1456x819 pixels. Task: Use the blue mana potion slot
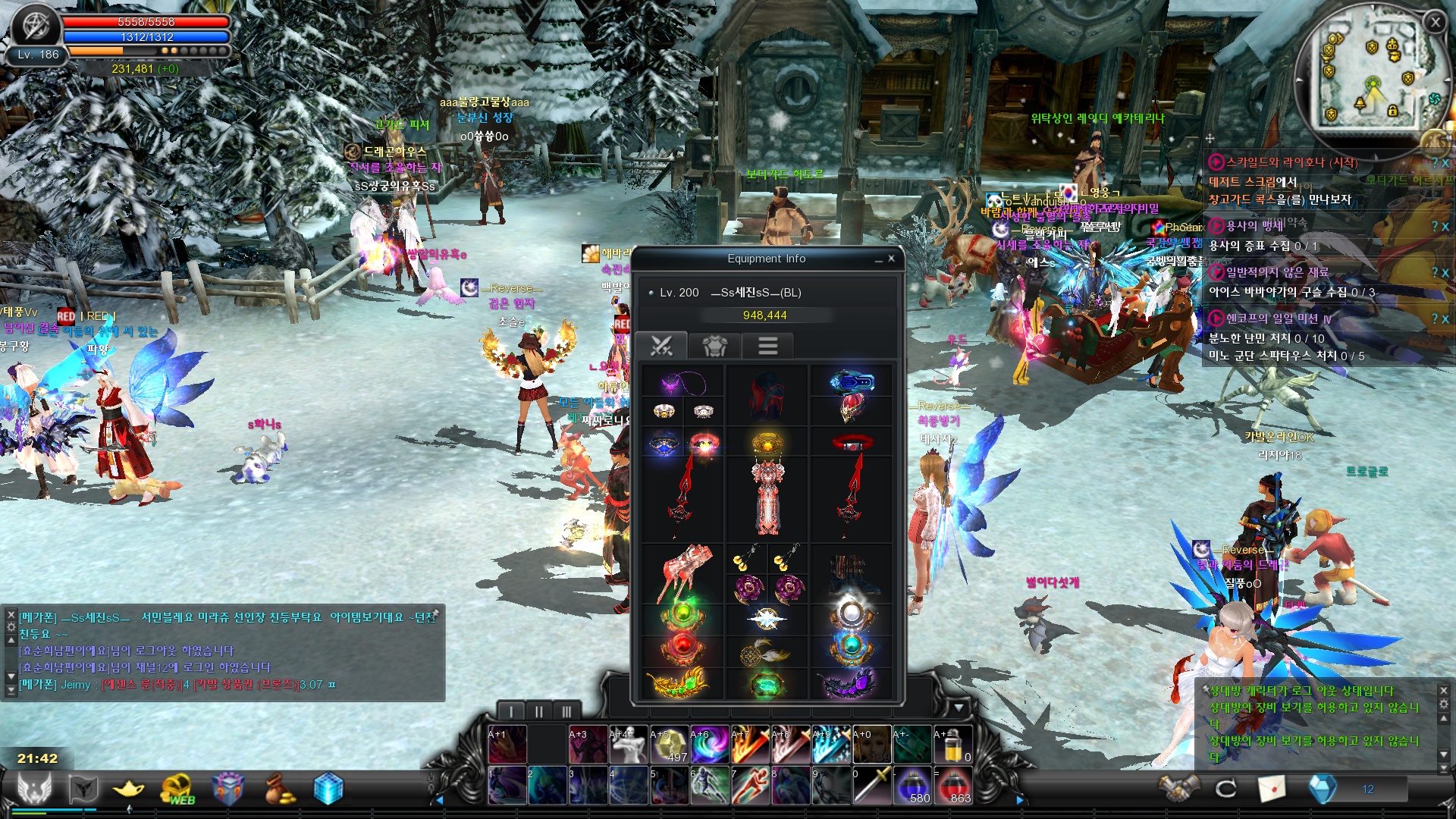[x=913, y=785]
